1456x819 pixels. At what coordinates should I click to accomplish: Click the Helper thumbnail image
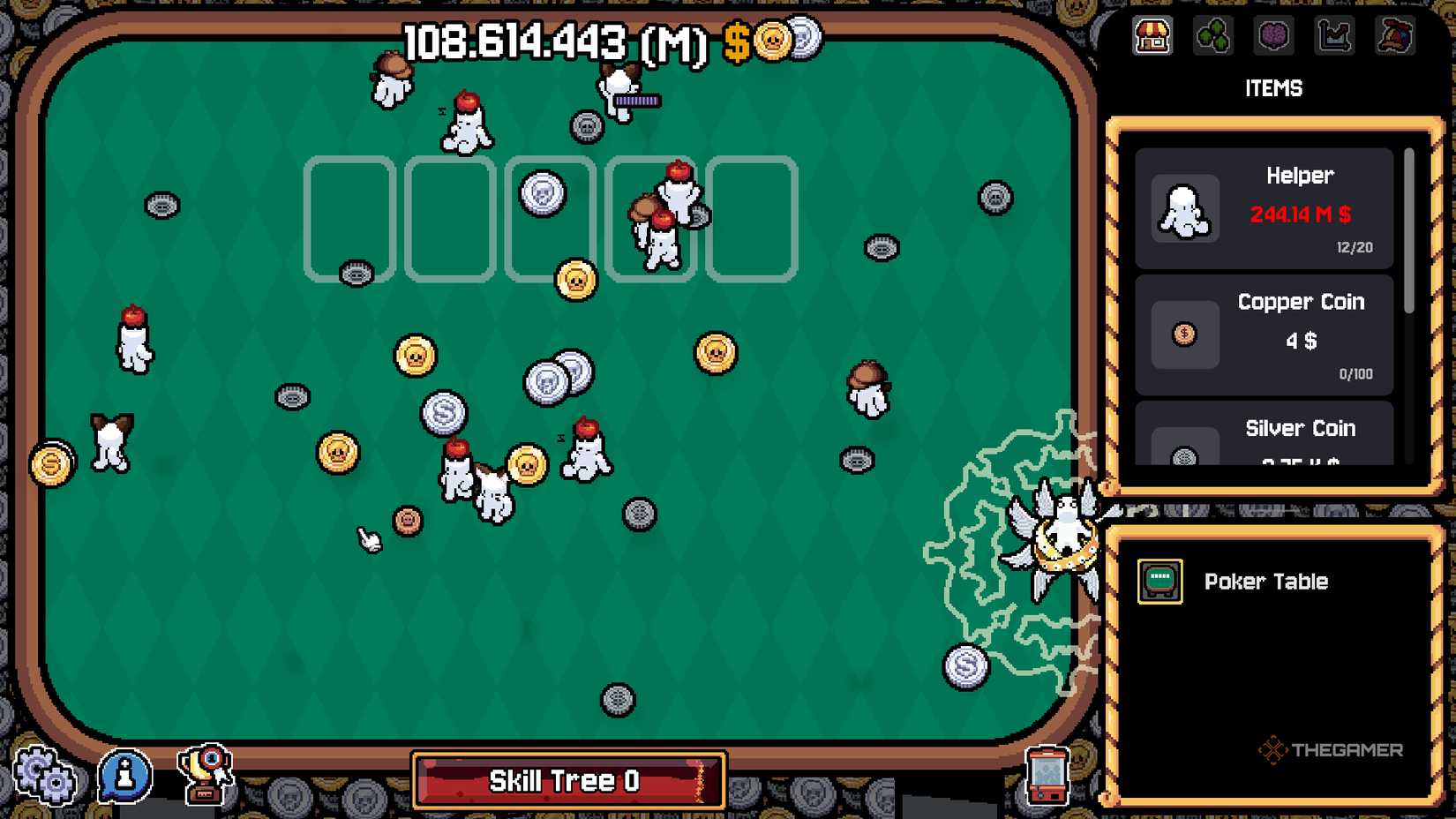1183,210
